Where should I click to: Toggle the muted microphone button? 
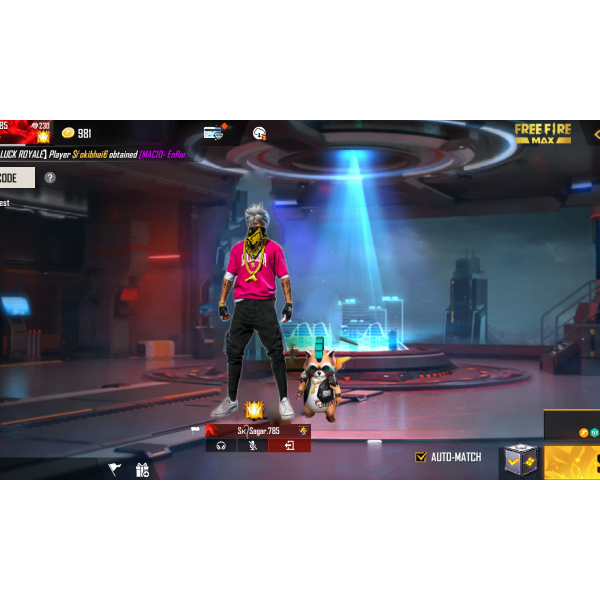(x=252, y=445)
